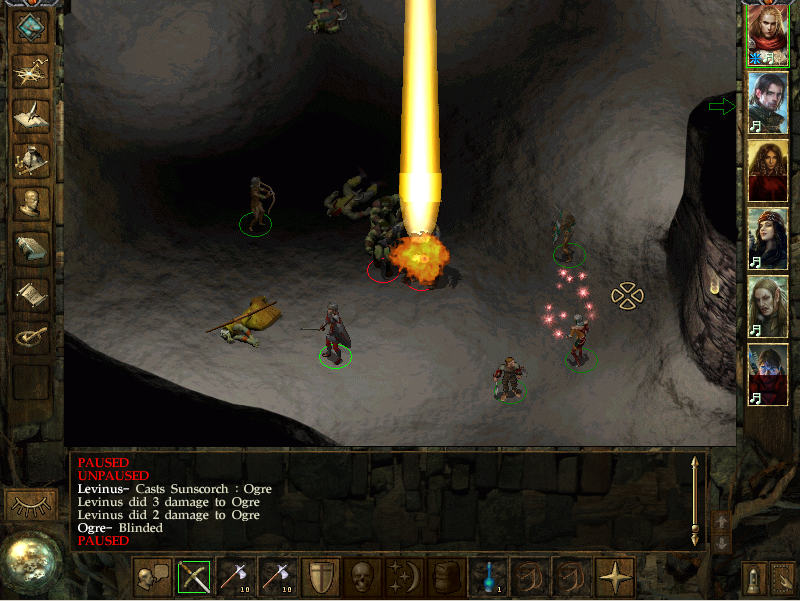Use the skull turn undead ability
Screen dimensions: 800x601
362,577
